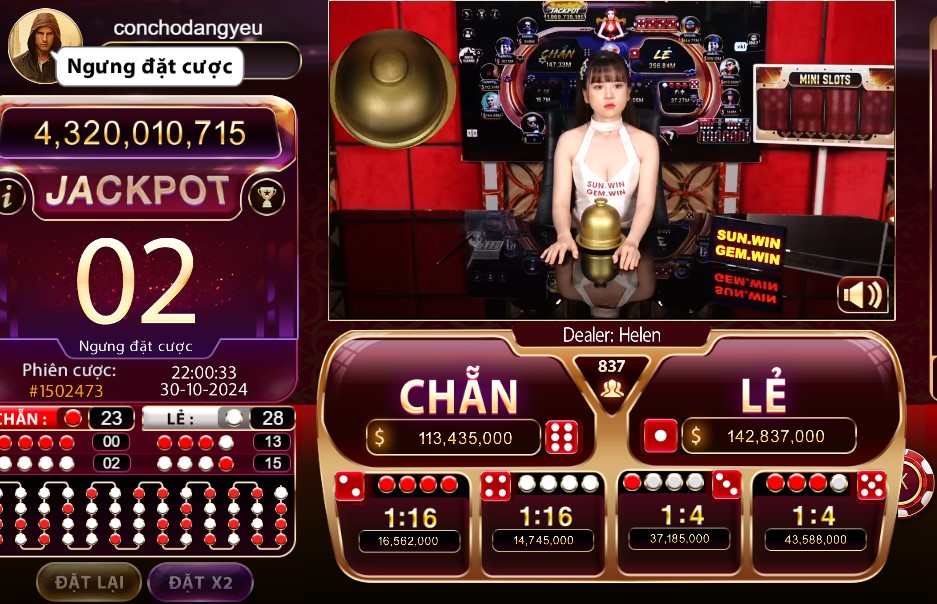Place a bet on CHẴN
937x604 pixels.
pos(458,397)
